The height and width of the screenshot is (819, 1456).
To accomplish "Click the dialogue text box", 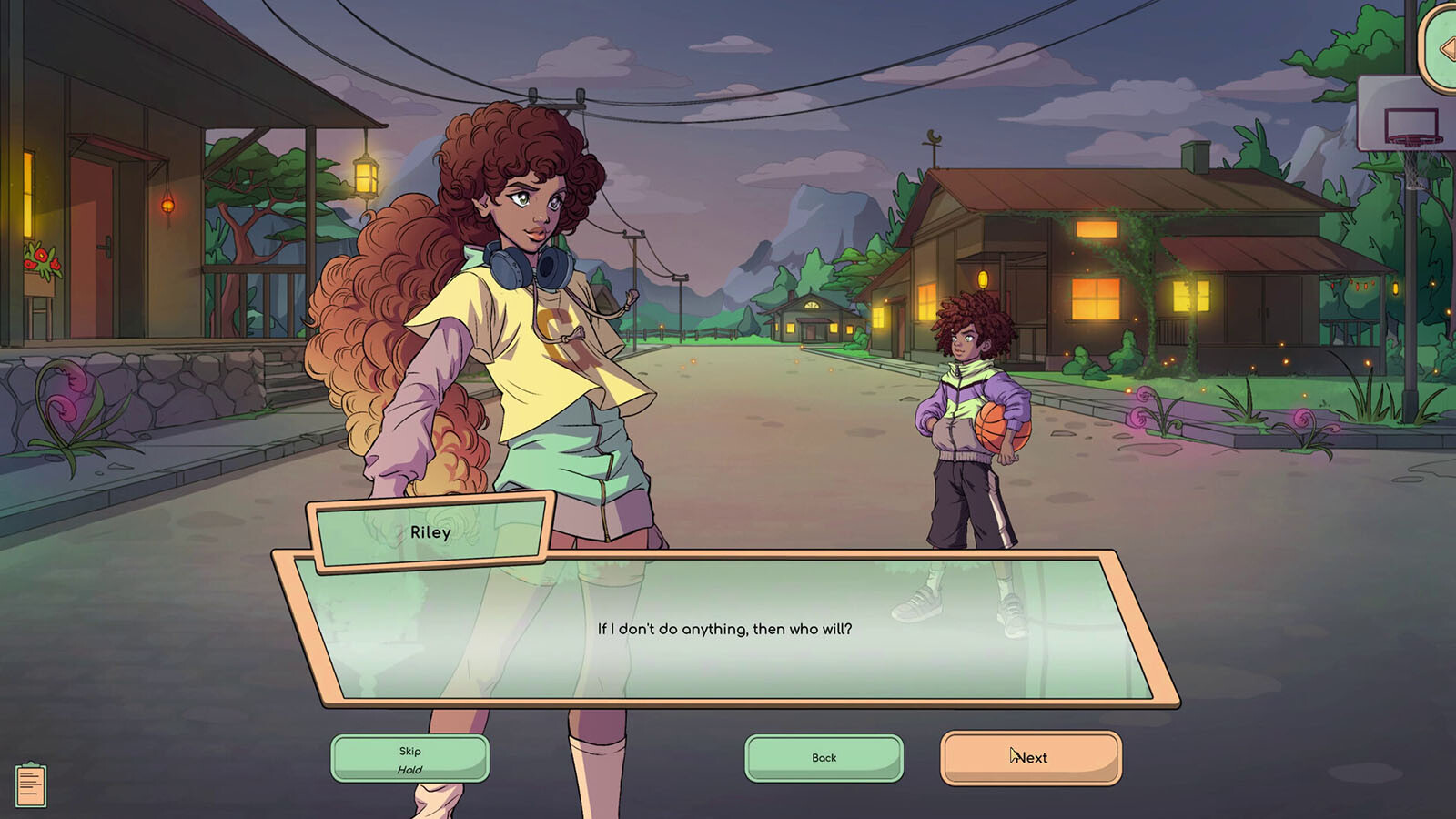I will coord(724,629).
